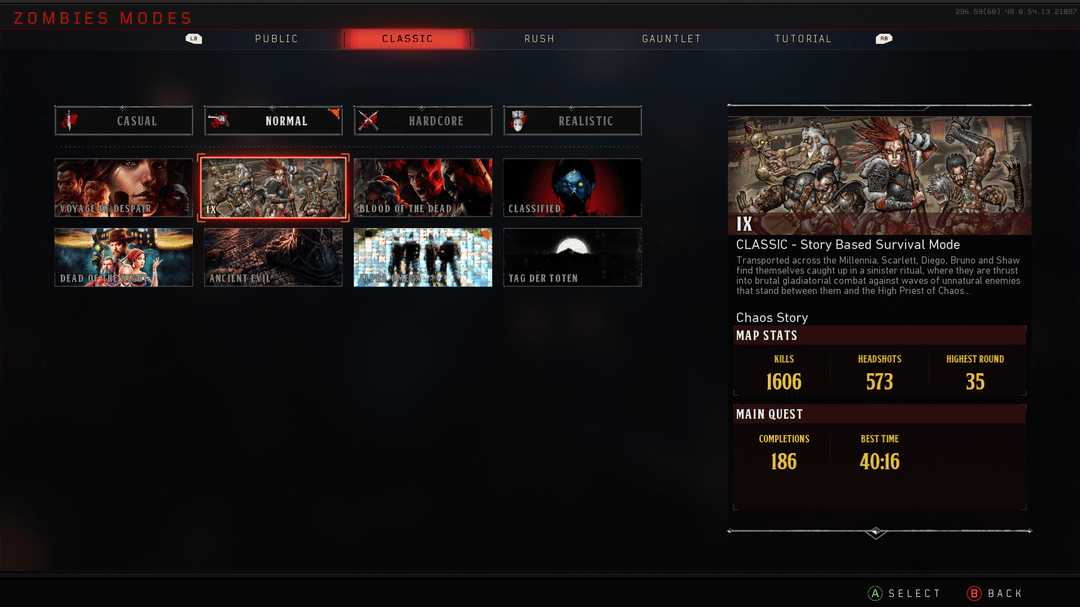Pick the Blood of the Dead map
This screenshot has width=1080, height=607.
[423, 187]
